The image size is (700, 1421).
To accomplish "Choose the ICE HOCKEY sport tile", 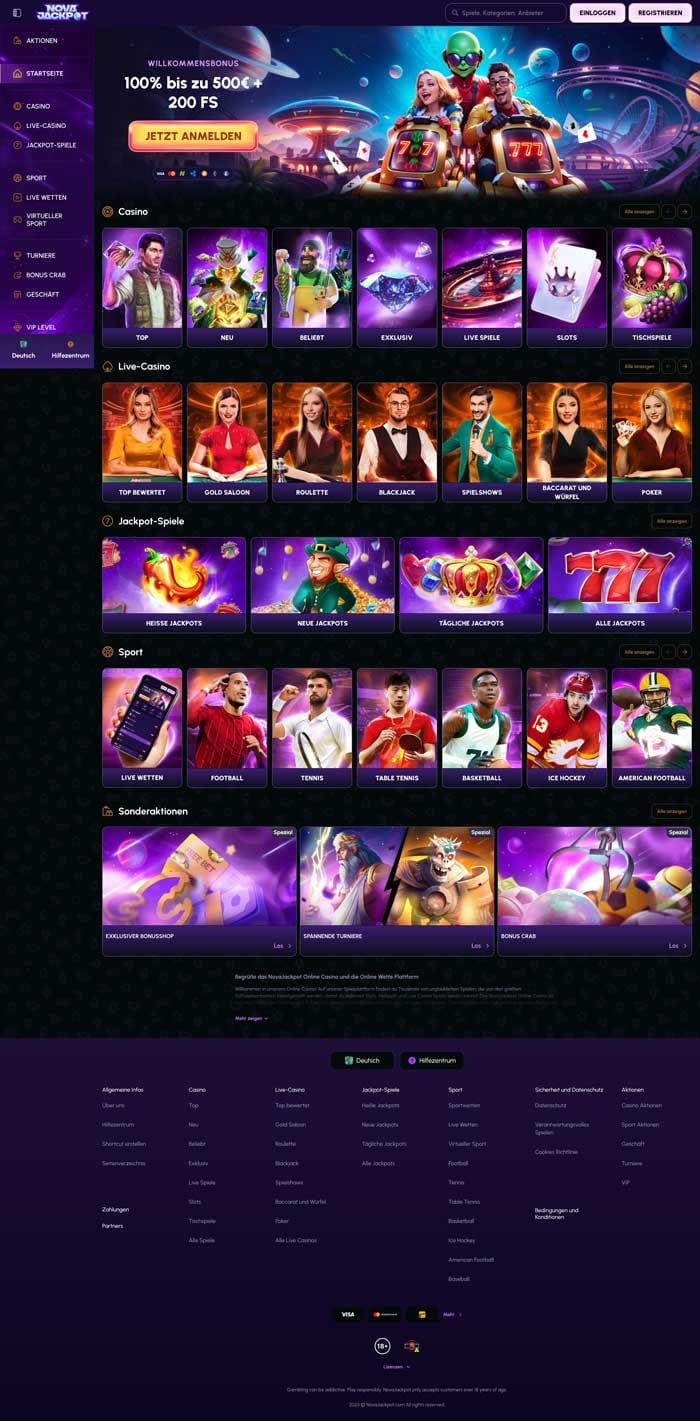I will click(567, 727).
